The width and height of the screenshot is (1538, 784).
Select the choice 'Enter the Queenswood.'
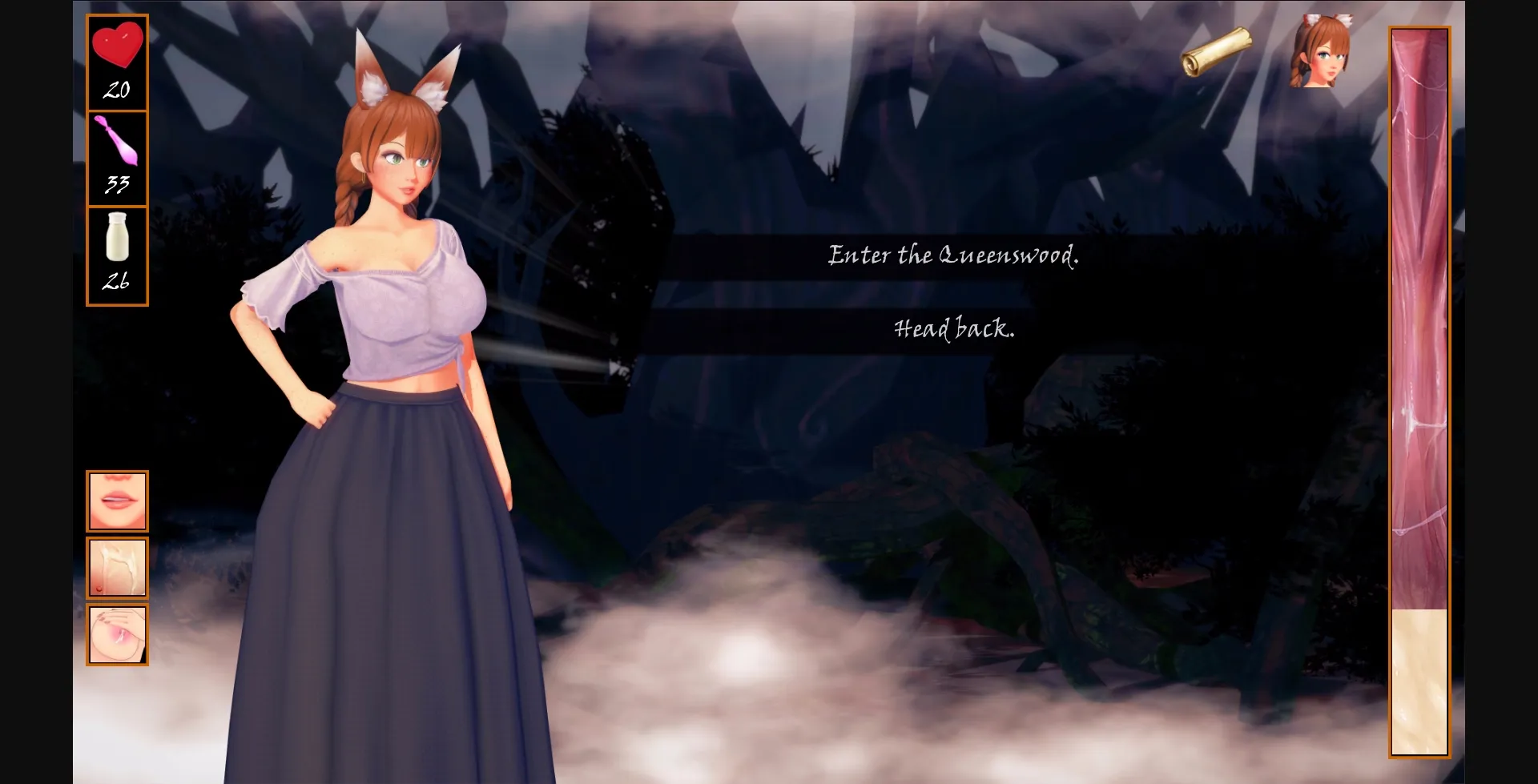952,255
